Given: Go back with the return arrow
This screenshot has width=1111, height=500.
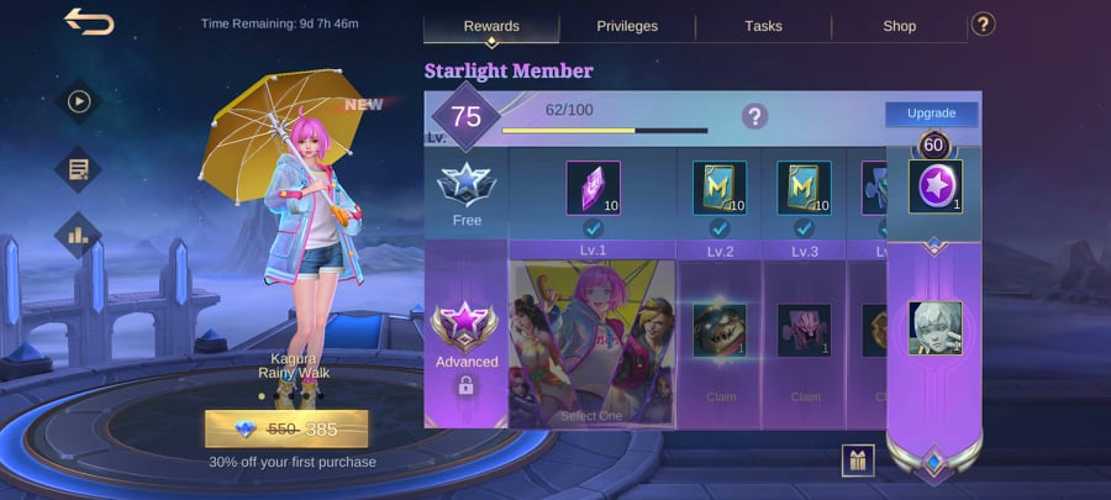Looking at the screenshot, I should coord(89,21).
